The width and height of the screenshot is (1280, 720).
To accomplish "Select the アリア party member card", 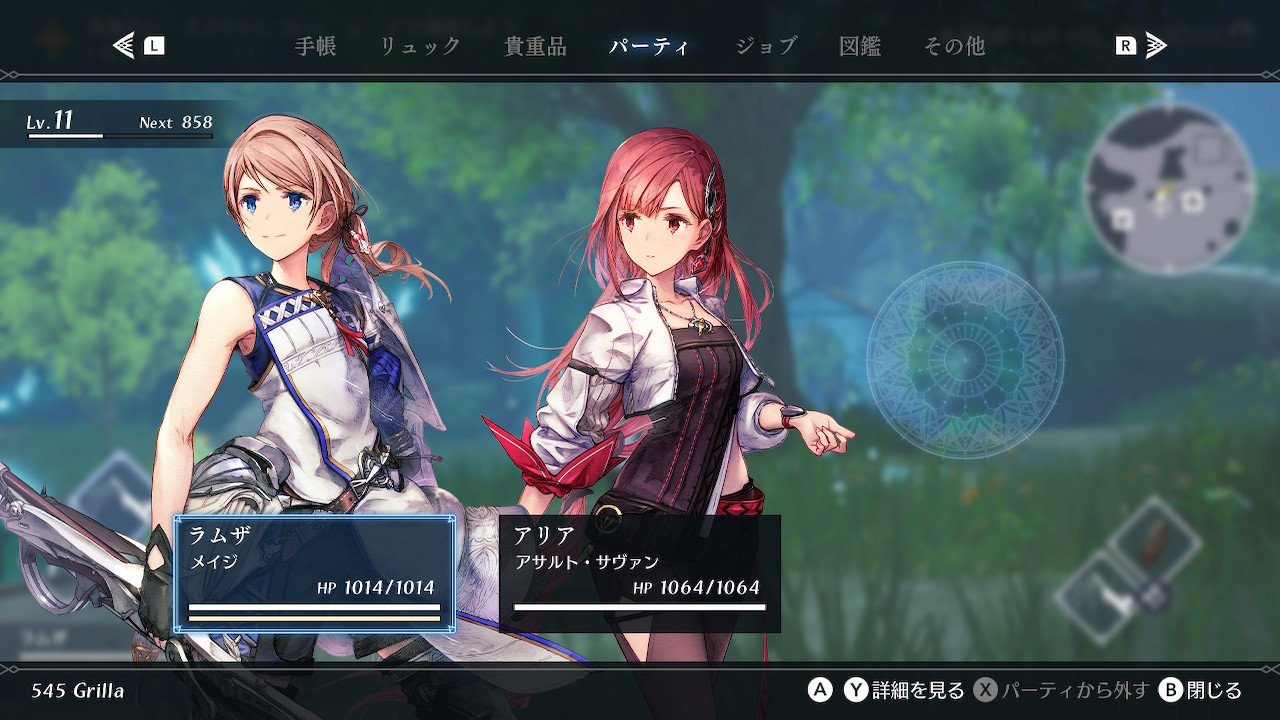I will [640, 574].
